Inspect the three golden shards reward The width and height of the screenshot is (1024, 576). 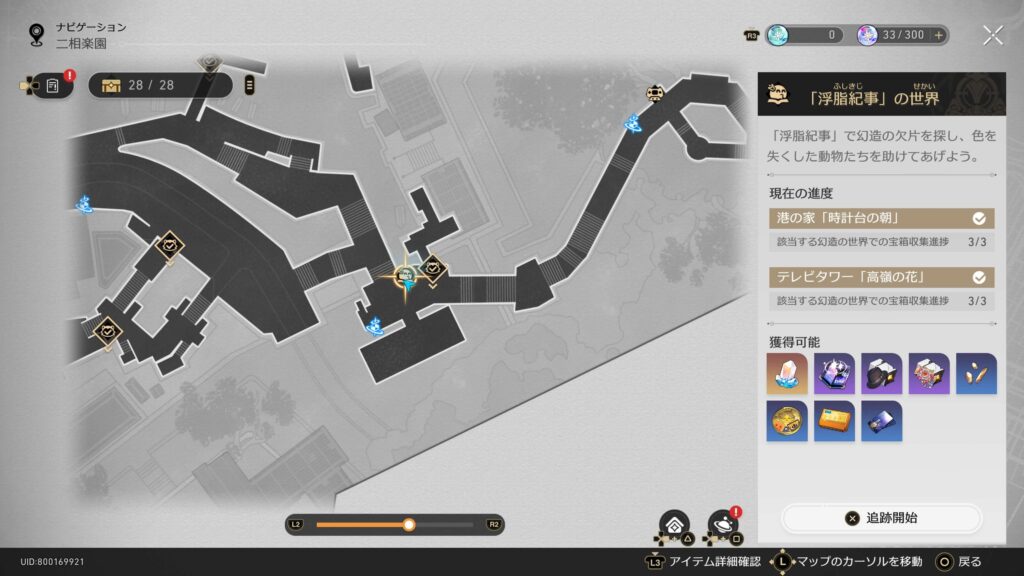(976, 373)
